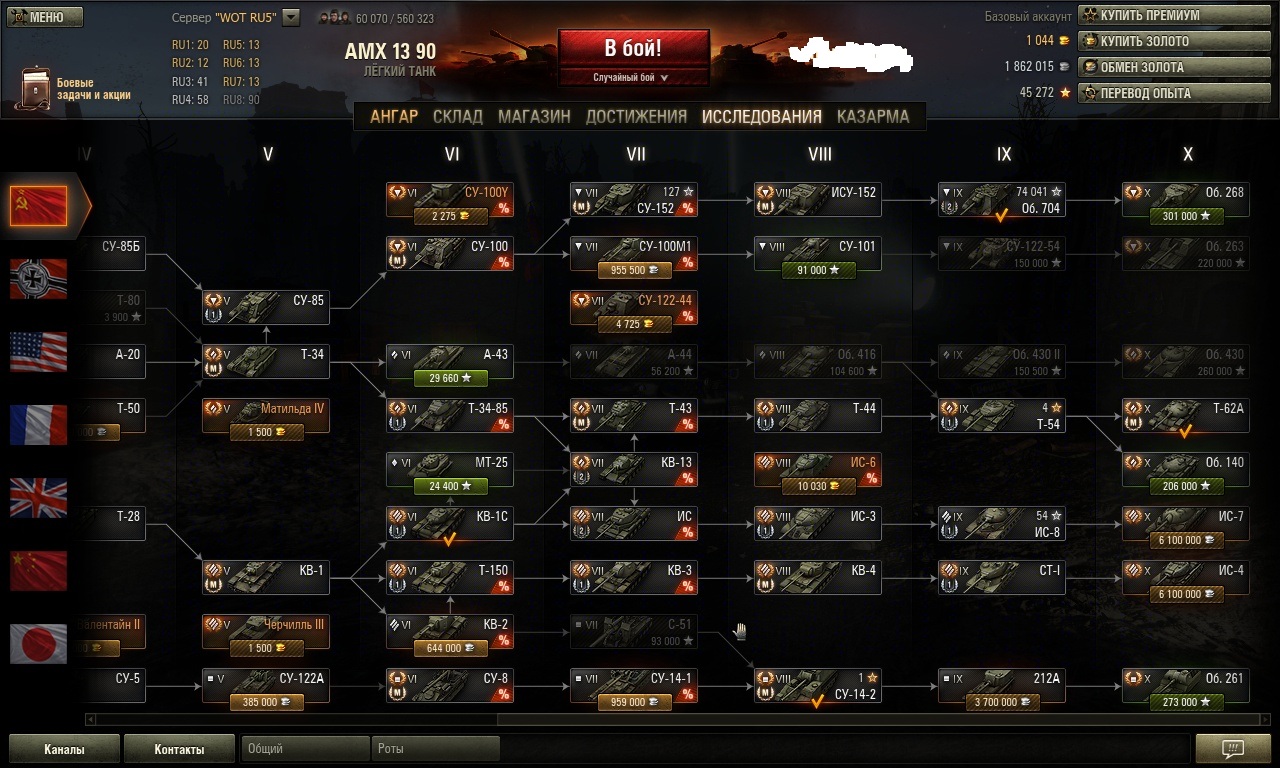The height and width of the screenshot is (768, 1280).
Task: Select the Japanese nation flag
Action: [x=39, y=643]
